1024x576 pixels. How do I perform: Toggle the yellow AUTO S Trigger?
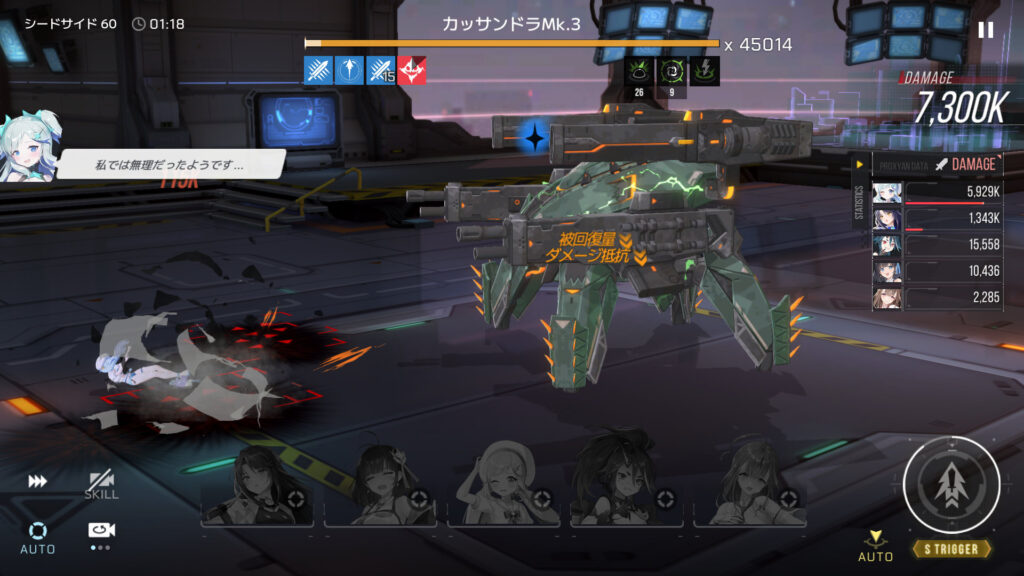click(876, 546)
